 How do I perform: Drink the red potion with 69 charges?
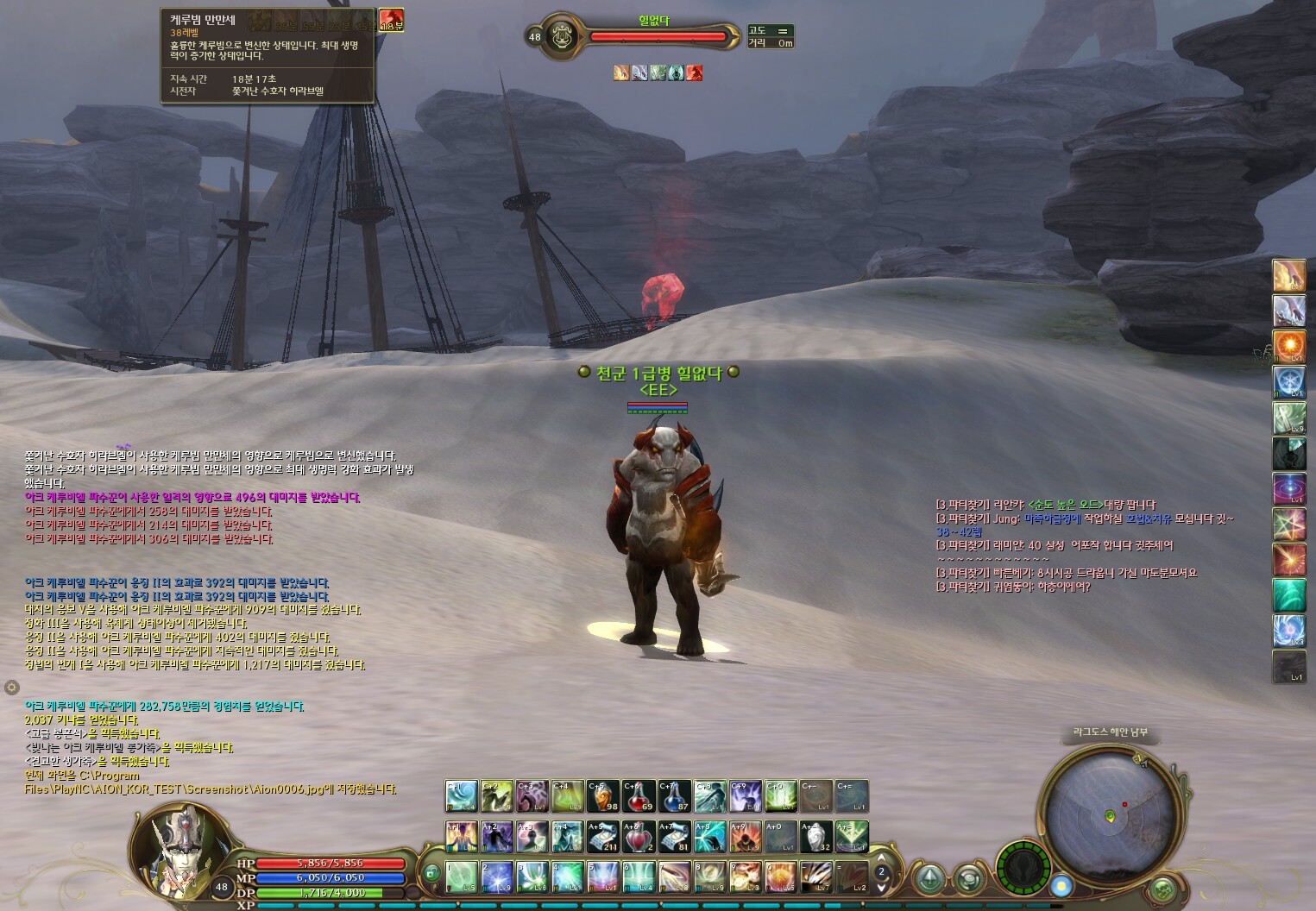pos(639,795)
